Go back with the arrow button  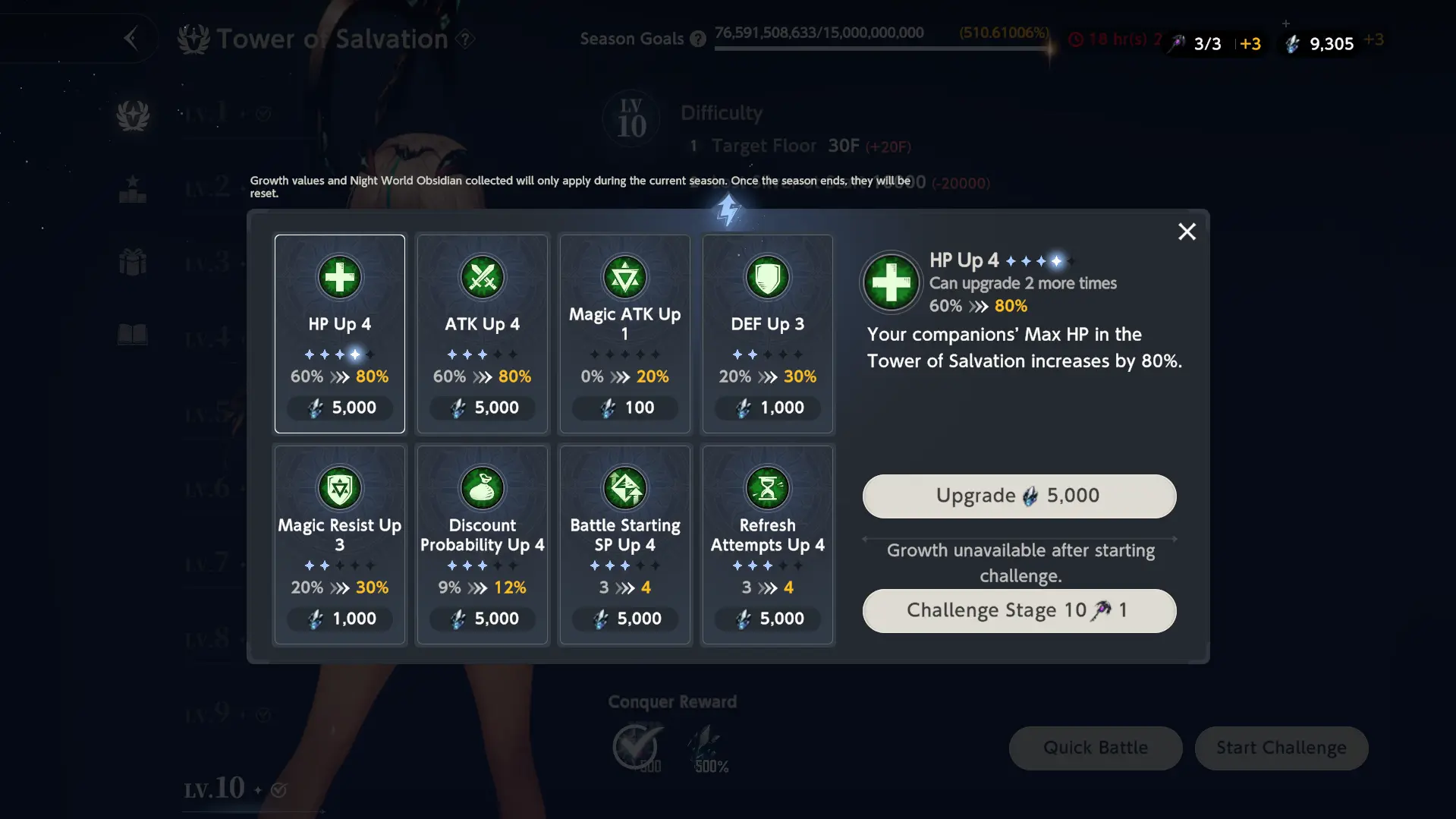[x=131, y=38]
